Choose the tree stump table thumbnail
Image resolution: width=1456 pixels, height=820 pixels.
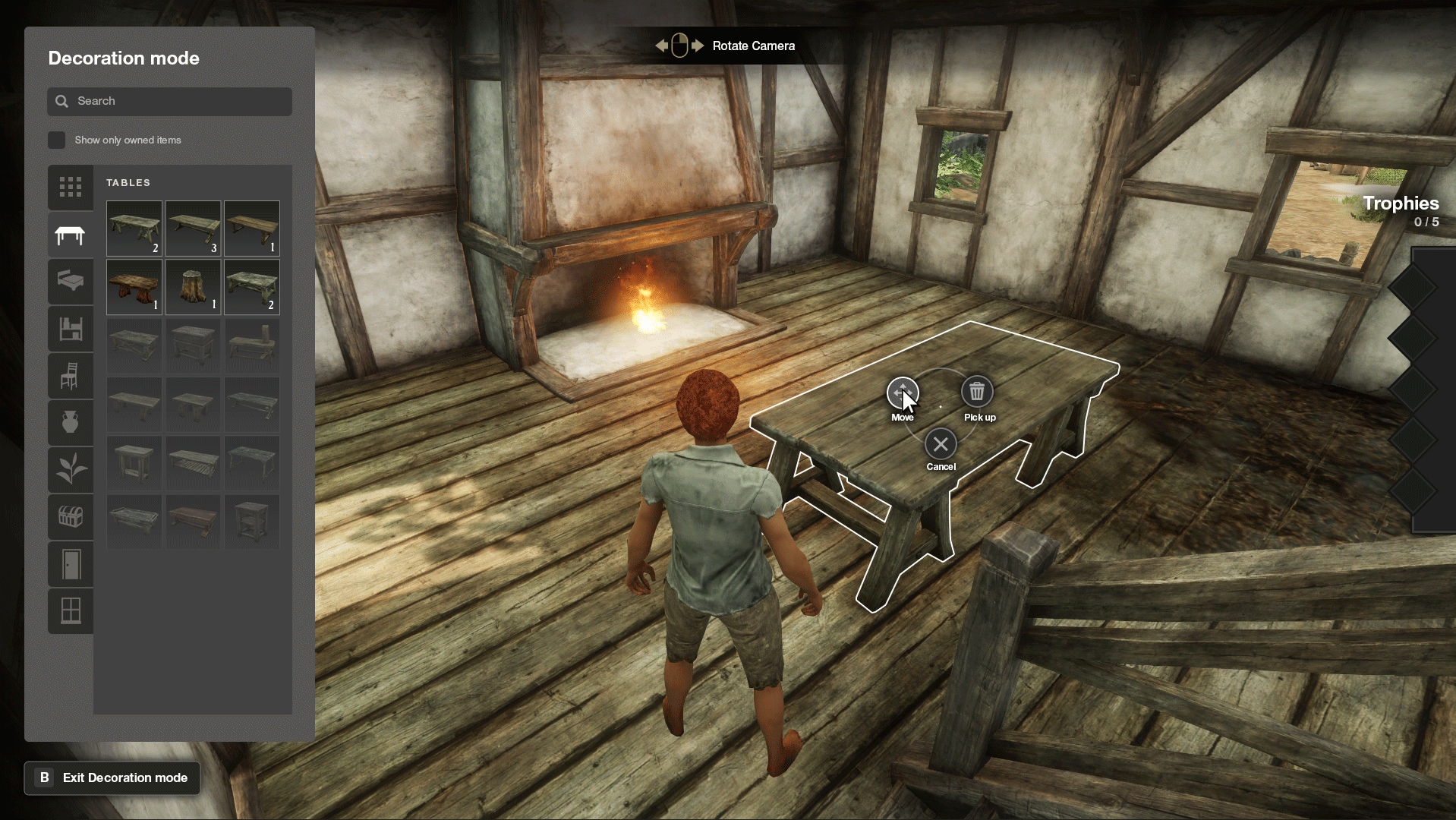[193, 287]
